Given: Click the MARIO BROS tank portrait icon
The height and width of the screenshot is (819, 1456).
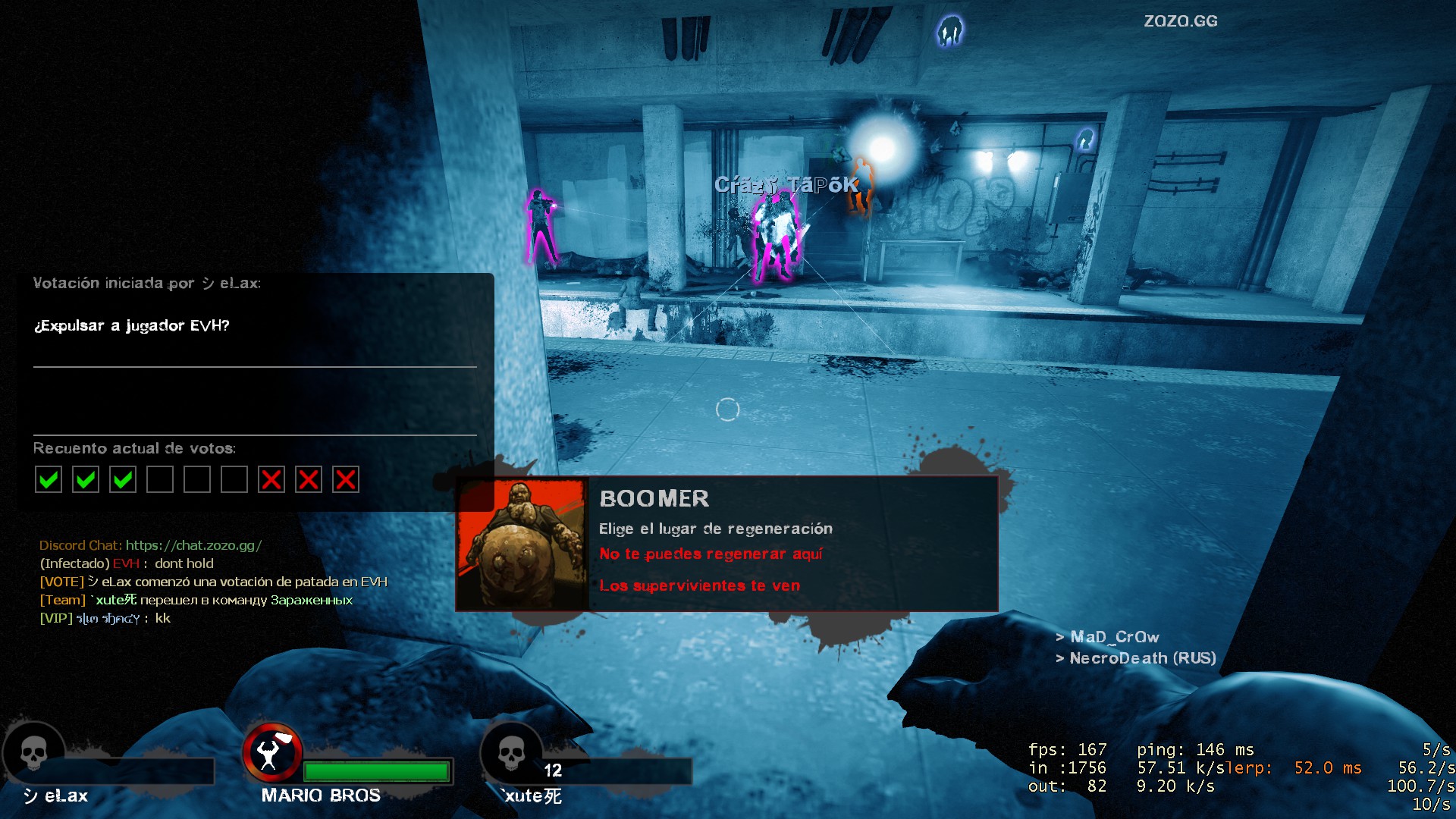Looking at the screenshot, I should (x=271, y=752).
